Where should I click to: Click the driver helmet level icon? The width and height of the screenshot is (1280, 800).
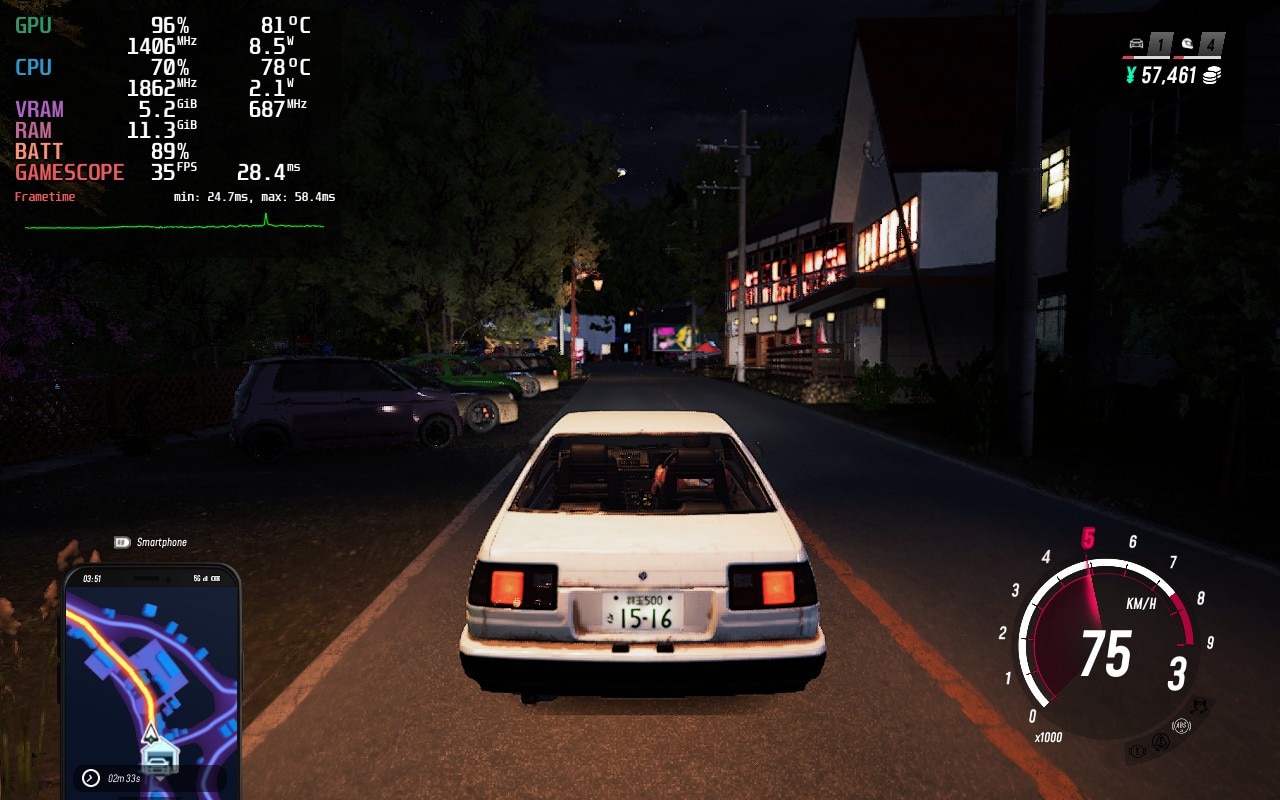(x=1187, y=44)
